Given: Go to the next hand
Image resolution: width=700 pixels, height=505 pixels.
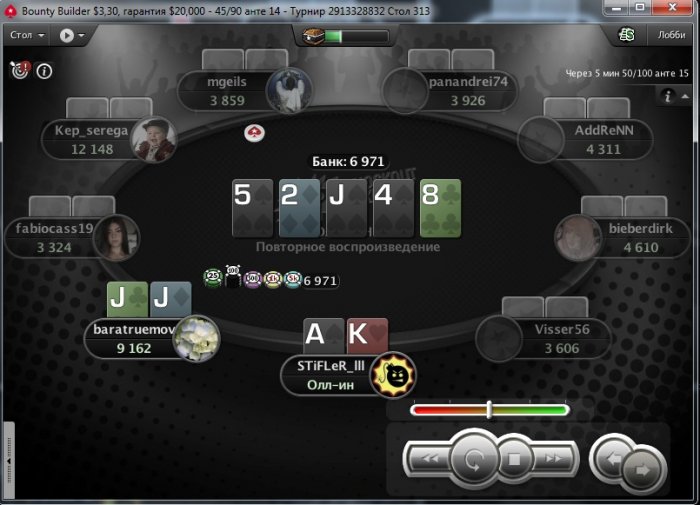Looking at the screenshot, I should tap(643, 467).
